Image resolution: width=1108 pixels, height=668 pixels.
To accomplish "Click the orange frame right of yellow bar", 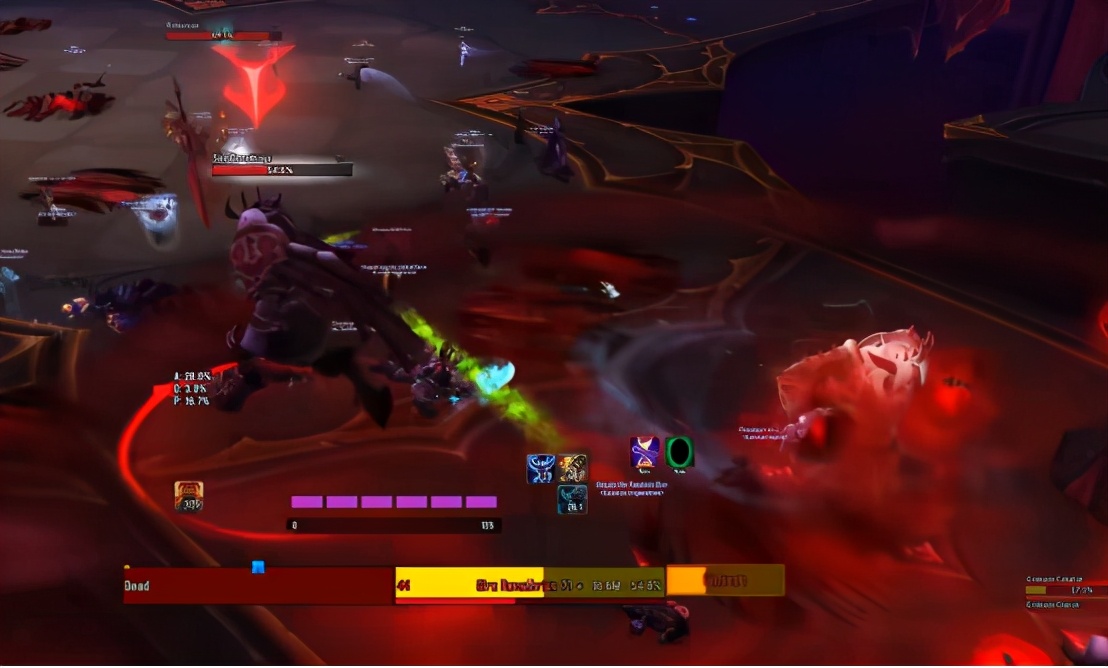I will click(725, 580).
